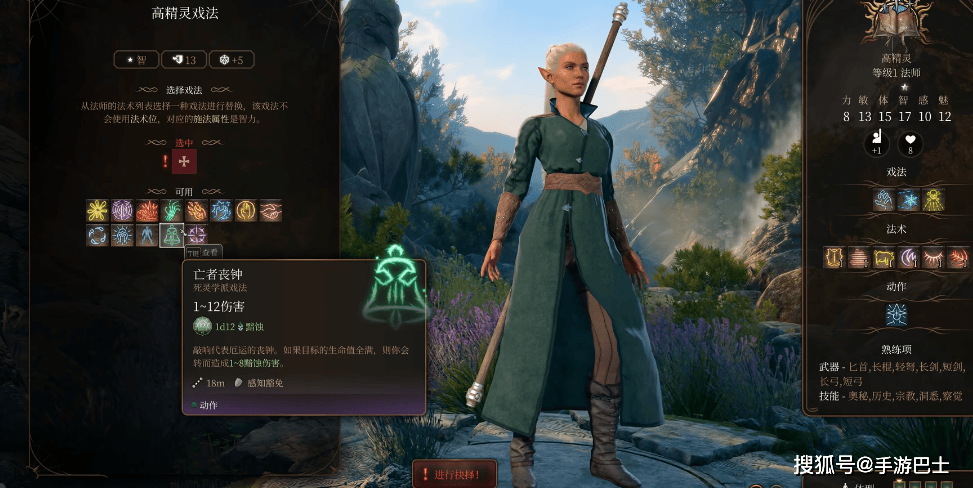973x488 pixels.
Task: Inspect the yellow armor-shaped spell icon
Action: tap(835, 257)
